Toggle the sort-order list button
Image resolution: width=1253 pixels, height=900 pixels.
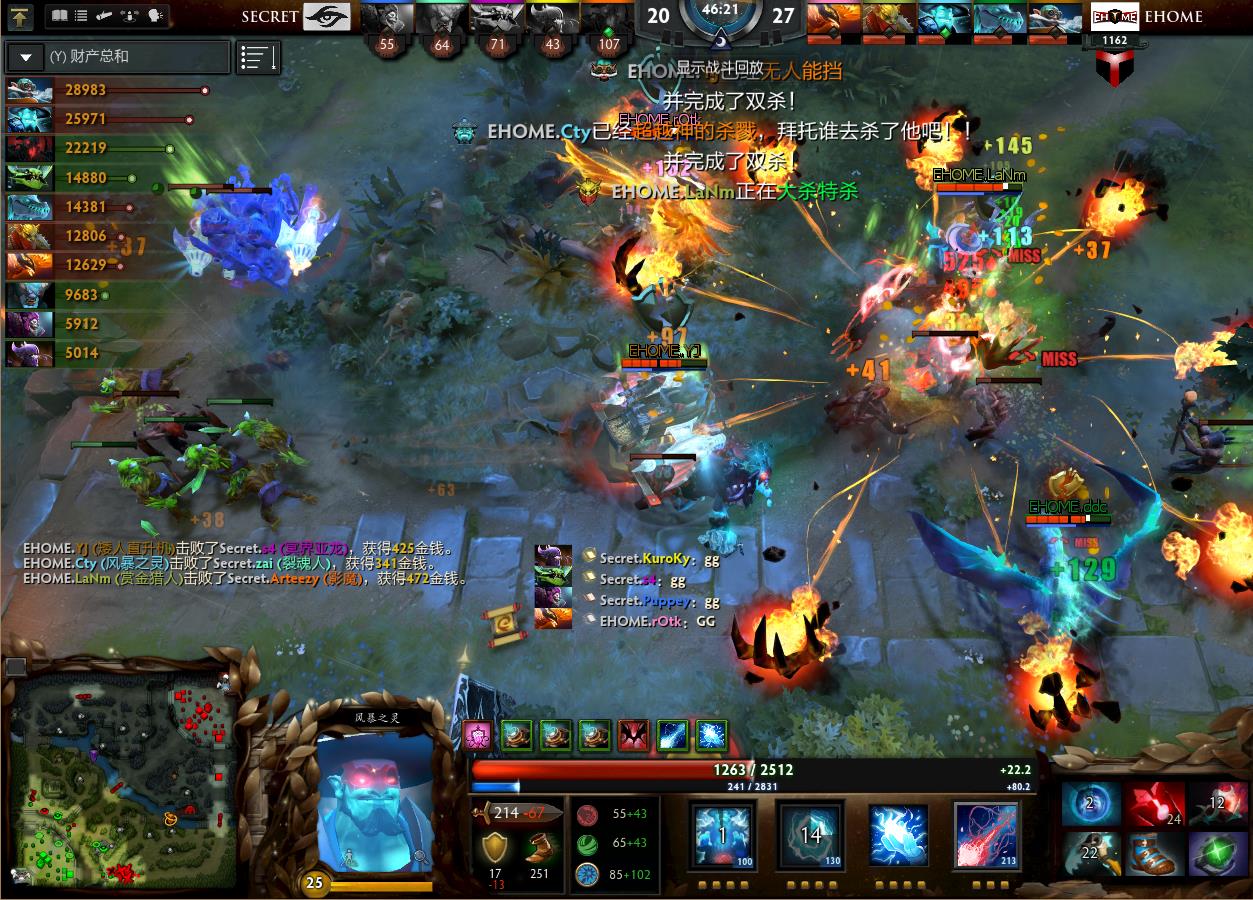258,57
